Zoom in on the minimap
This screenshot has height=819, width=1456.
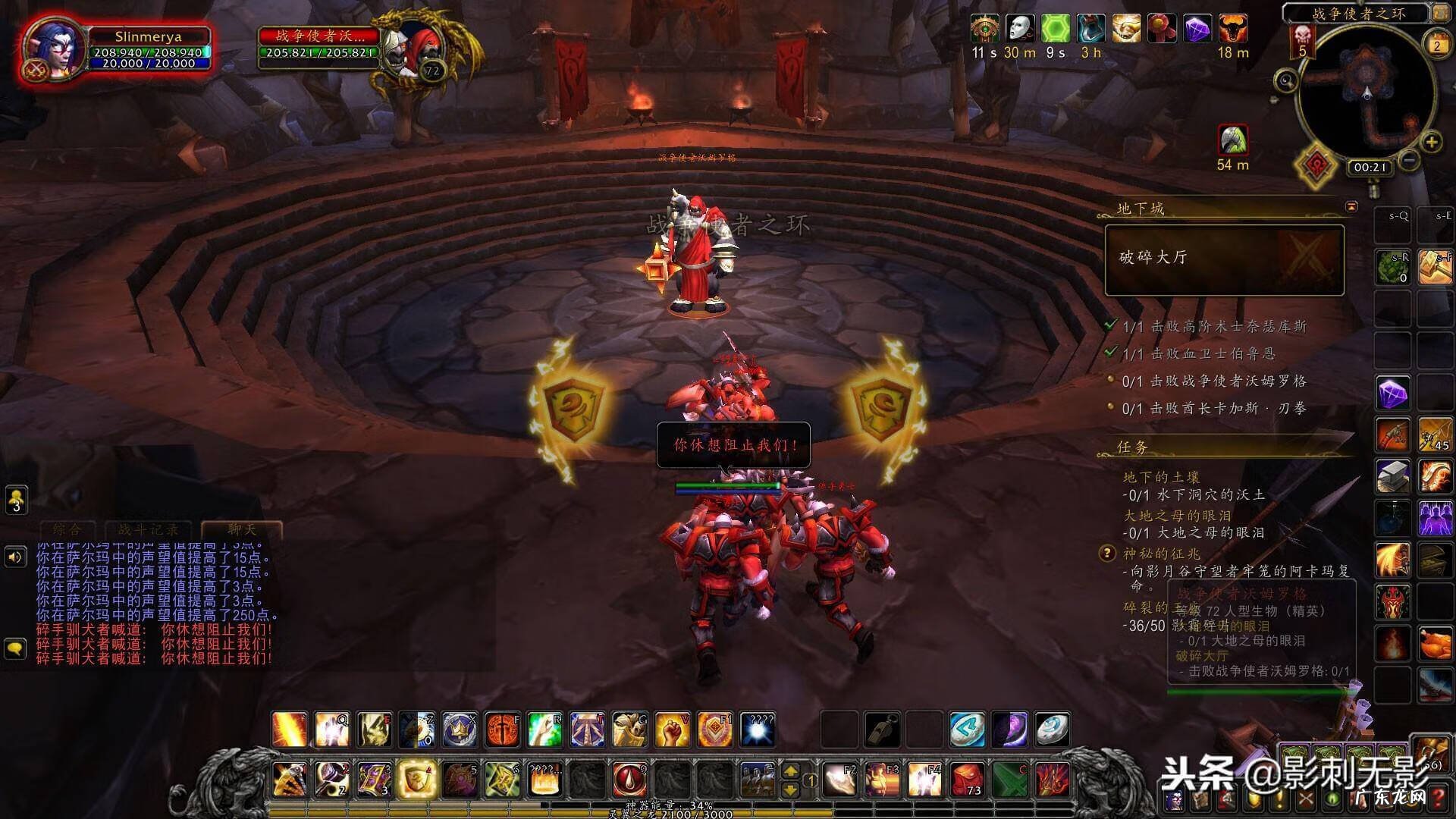pyautogui.click(x=1431, y=142)
